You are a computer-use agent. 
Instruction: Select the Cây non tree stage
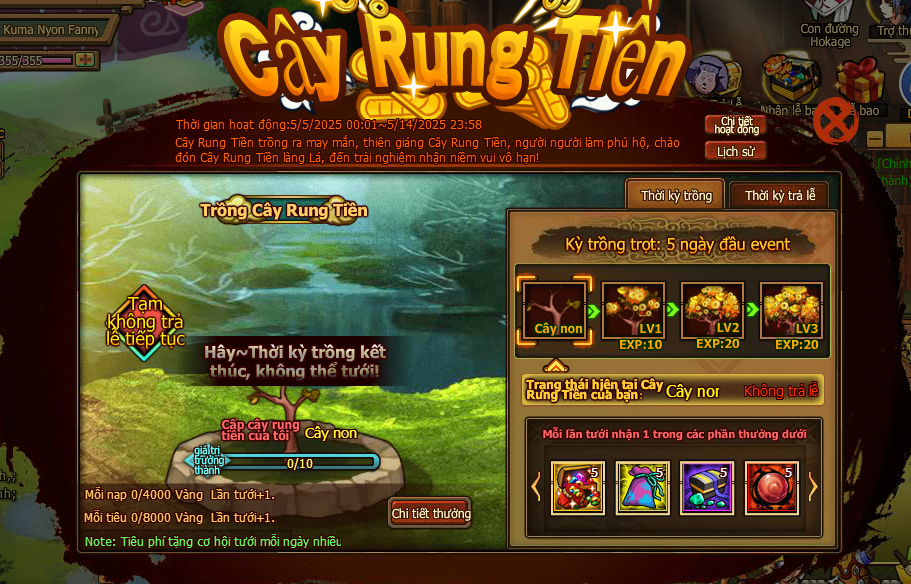pos(557,311)
